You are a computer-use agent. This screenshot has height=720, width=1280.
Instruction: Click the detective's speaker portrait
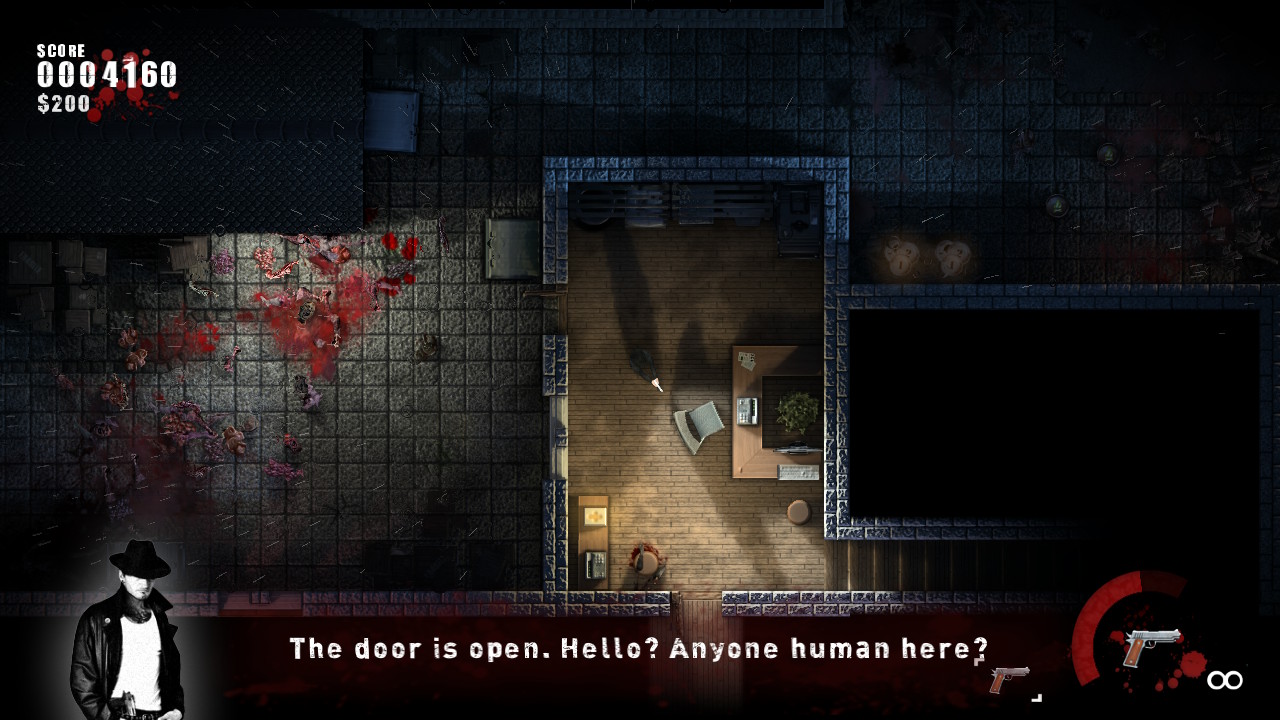coord(129,630)
